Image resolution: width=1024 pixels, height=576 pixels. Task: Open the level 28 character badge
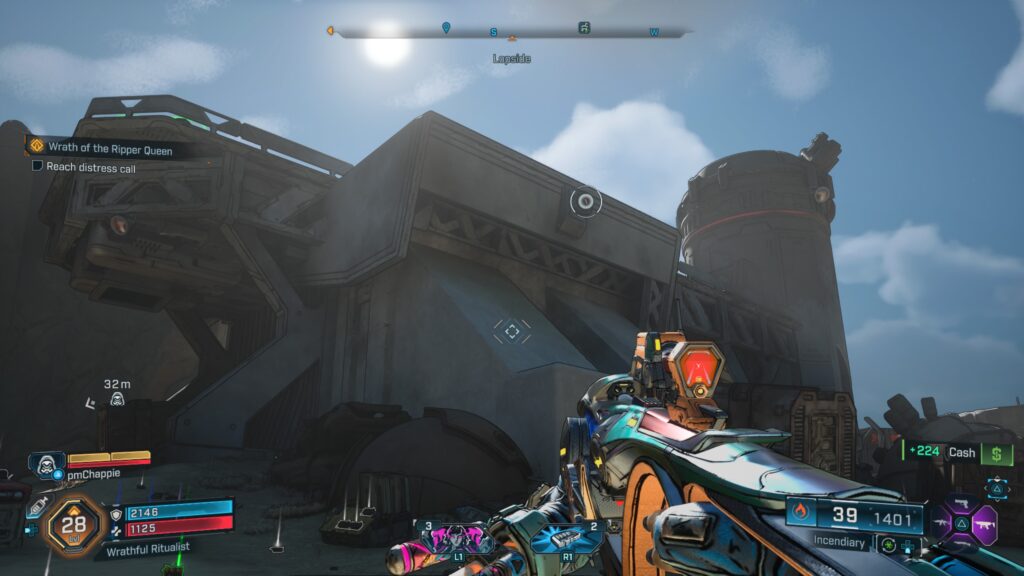click(x=74, y=524)
